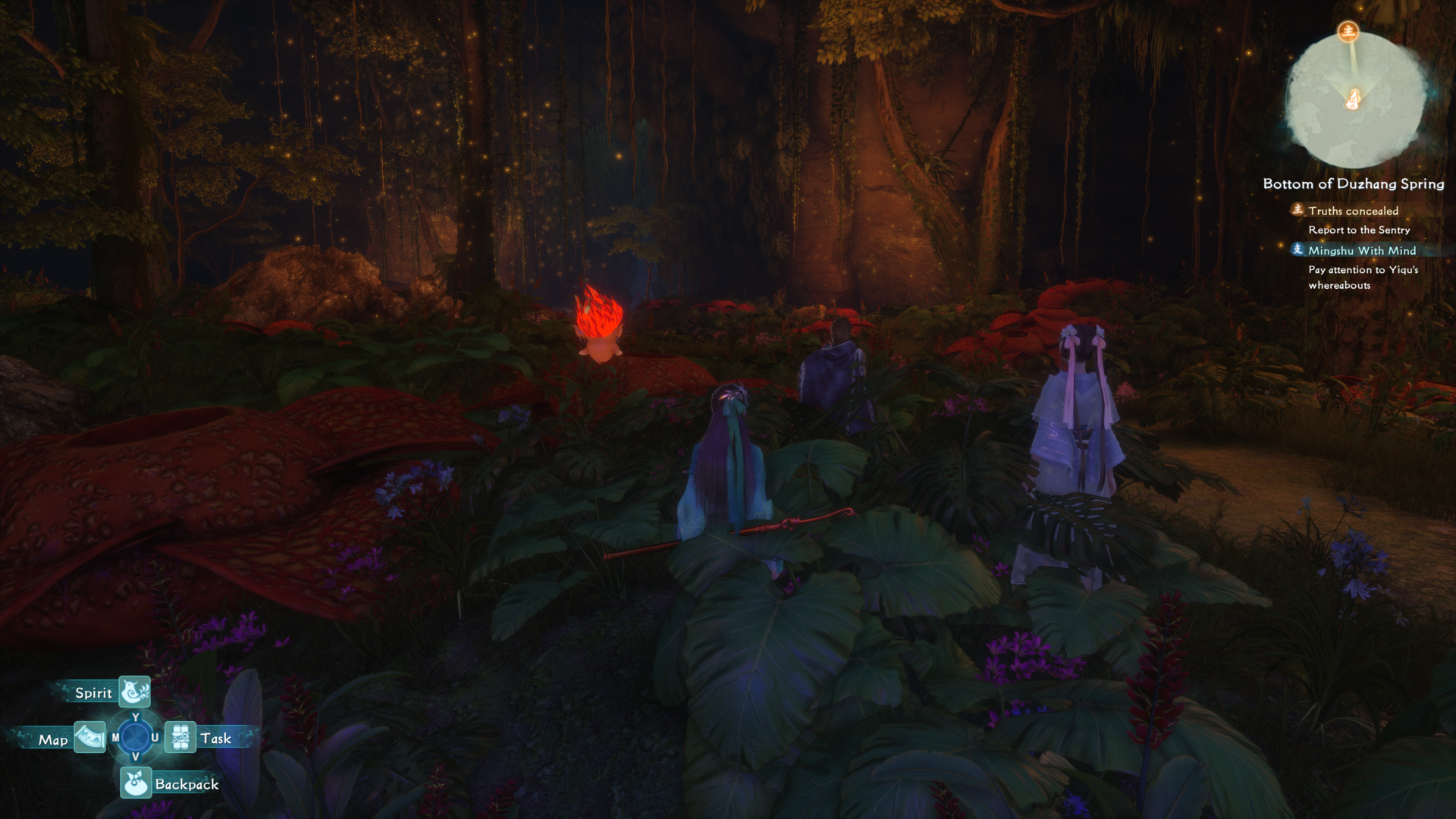
Task: Open the Backpack inventory icon
Action: click(x=135, y=783)
